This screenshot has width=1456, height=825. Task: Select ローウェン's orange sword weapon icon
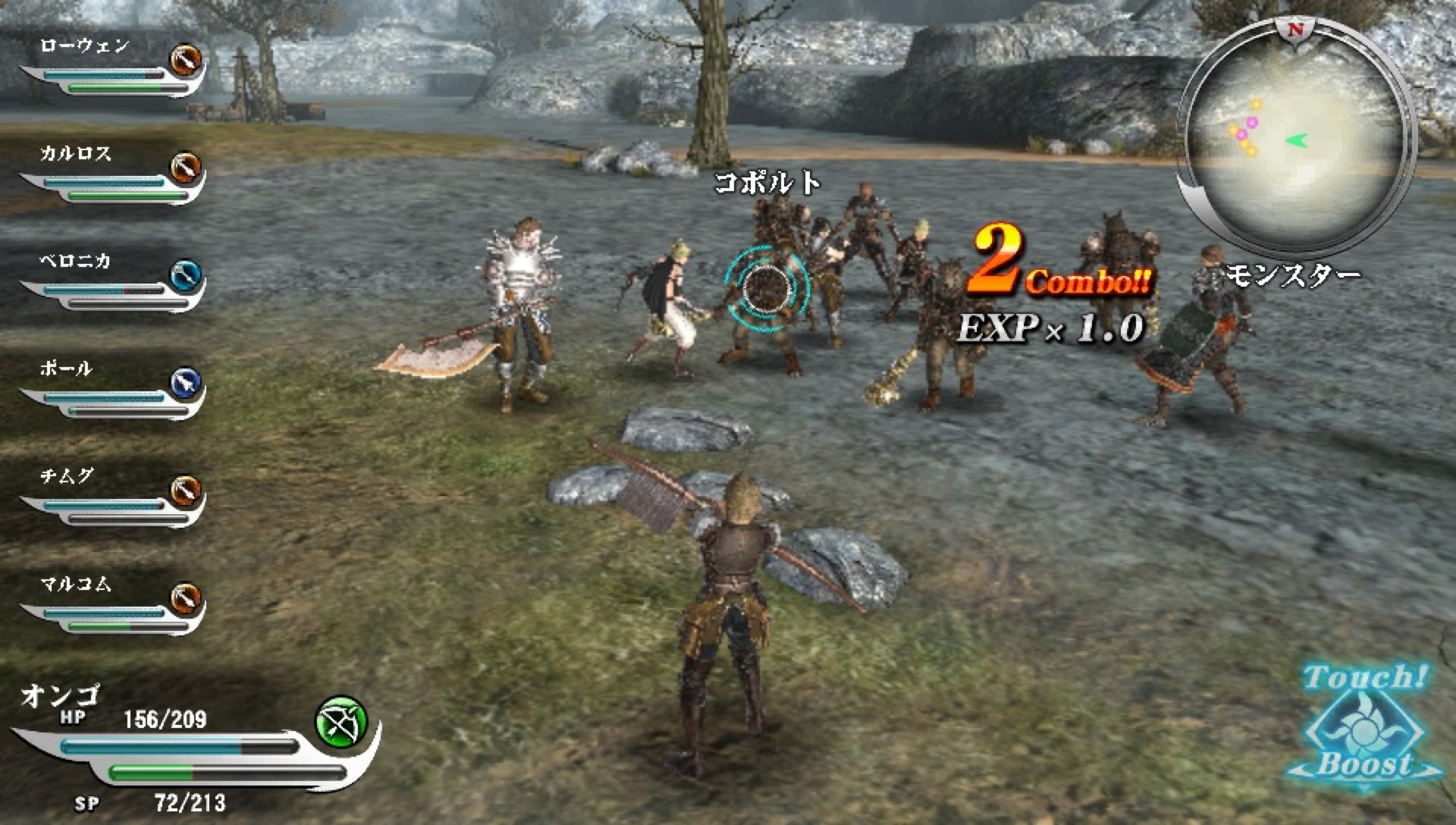point(187,61)
